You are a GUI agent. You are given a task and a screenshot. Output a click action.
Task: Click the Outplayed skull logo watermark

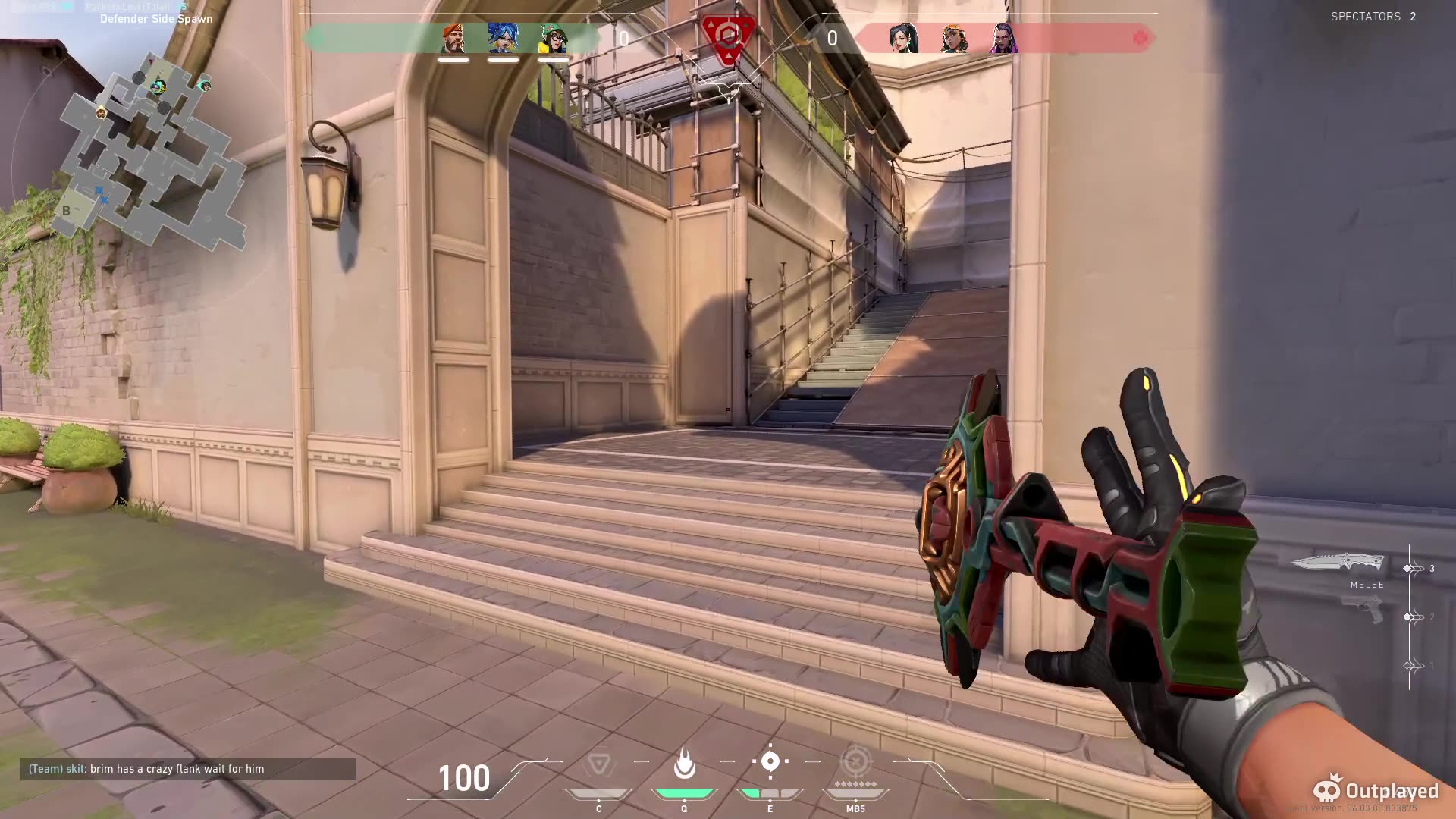point(1326,790)
